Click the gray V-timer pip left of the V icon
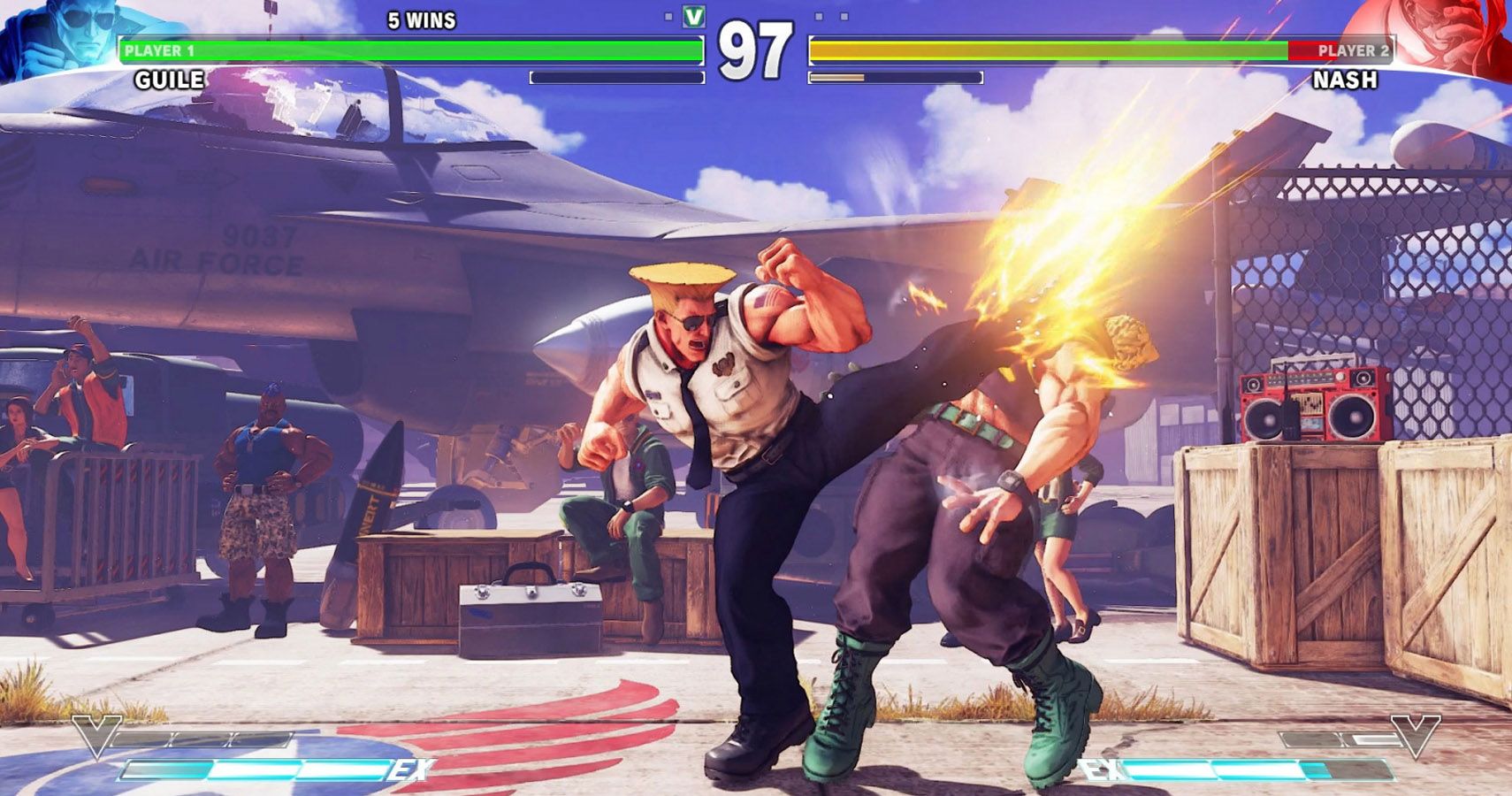1512x796 pixels. click(x=668, y=15)
